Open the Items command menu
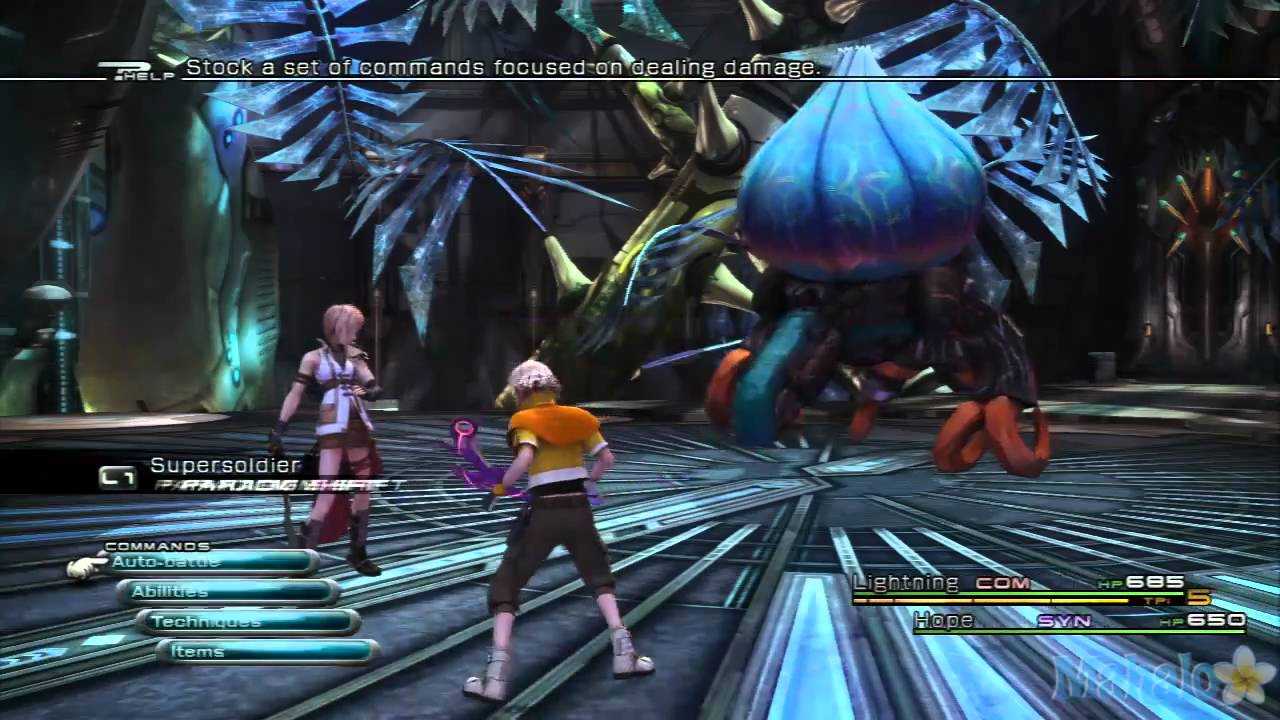The image size is (1280, 720). [266, 652]
